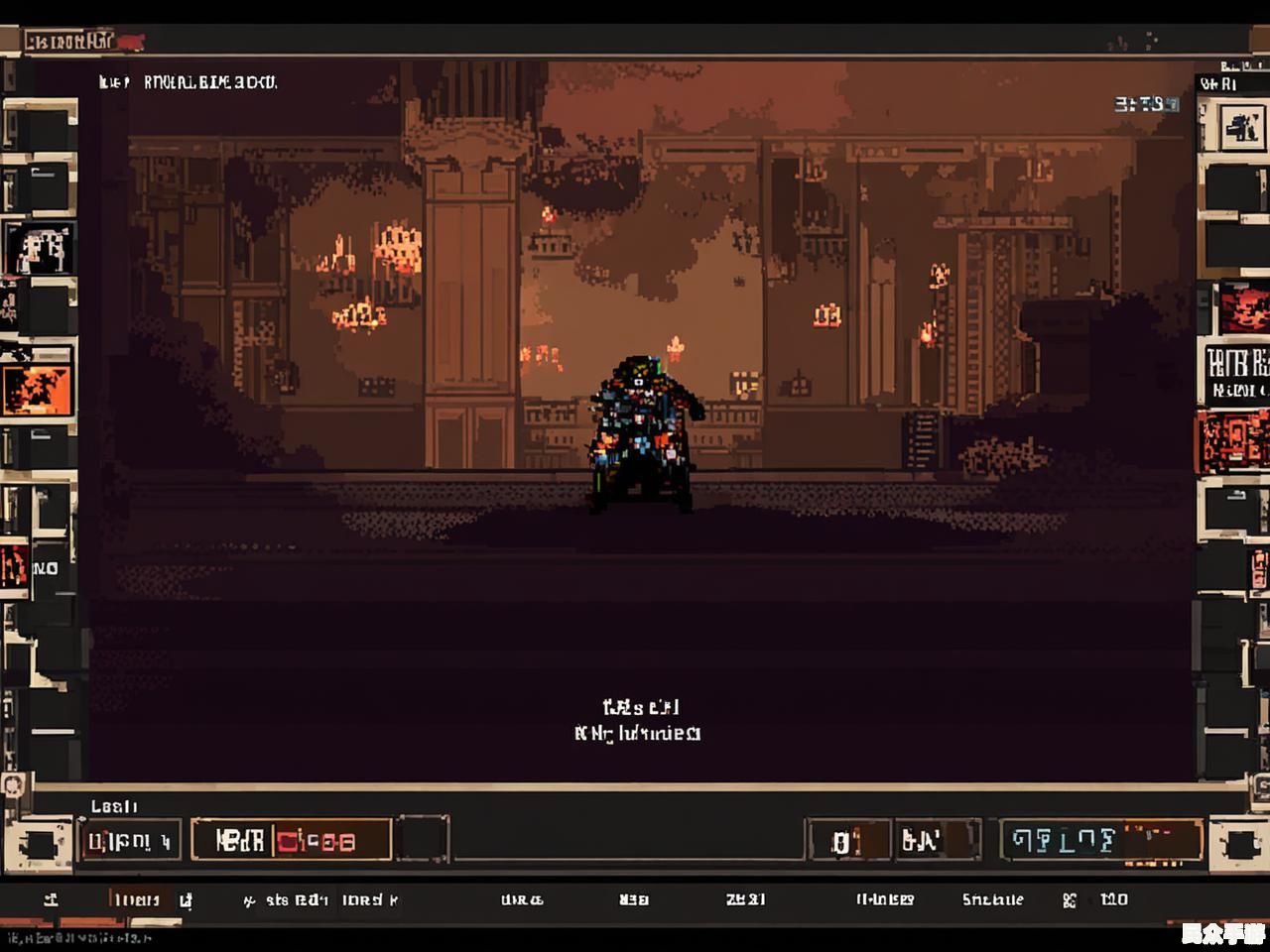1270x952 pixels.
Task: Open the cream-framed dark figure icon
Action: [1240, 126]
